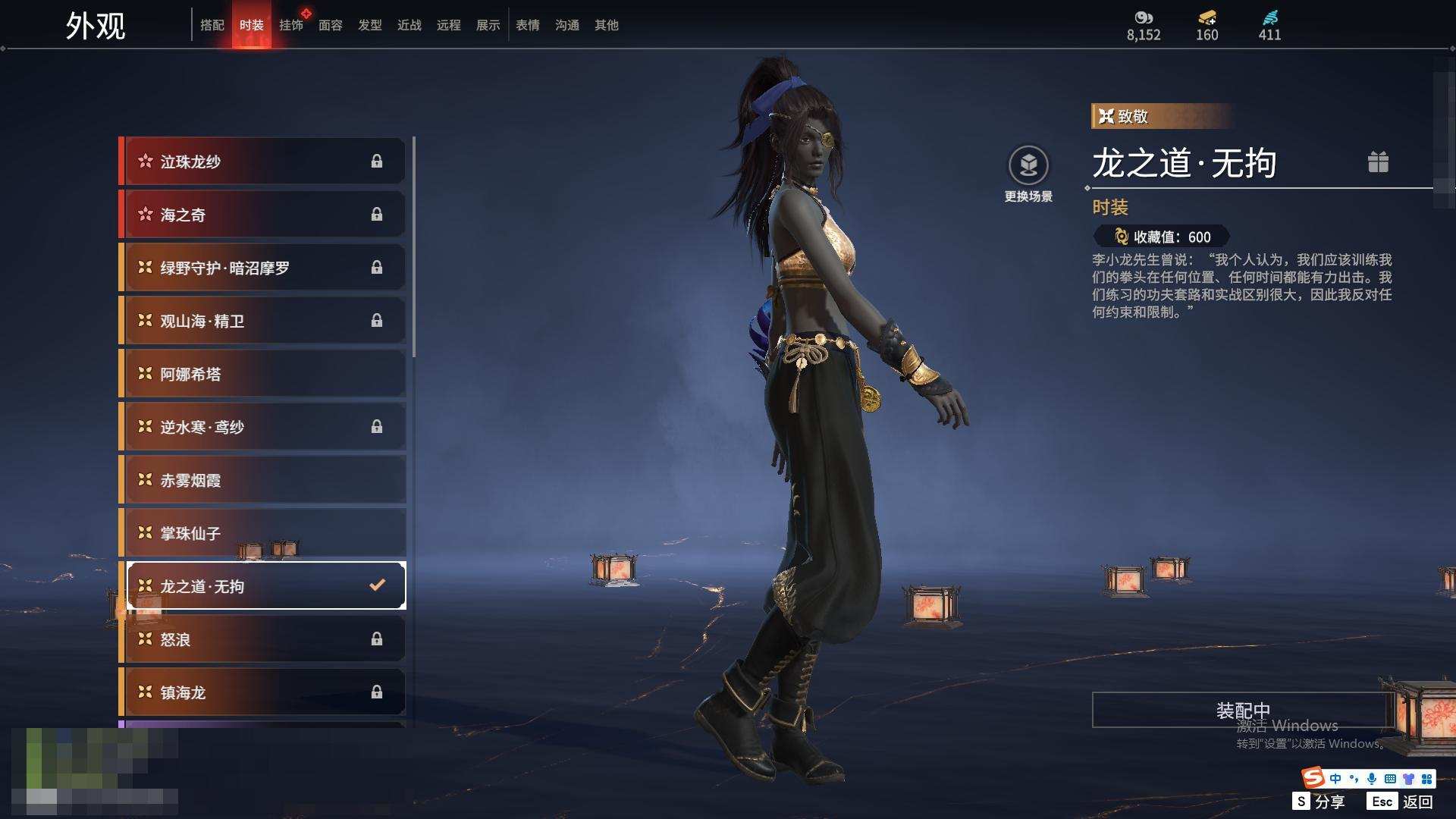Switch to the 发型 hairstyle tab

tap(370, 25)
